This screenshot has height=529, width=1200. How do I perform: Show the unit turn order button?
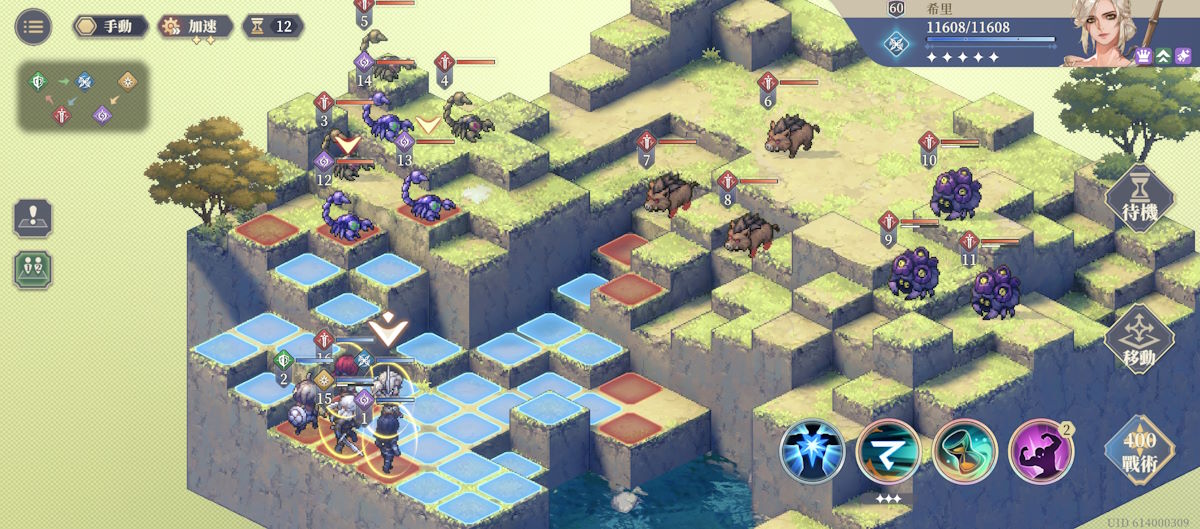click(33, 269)
